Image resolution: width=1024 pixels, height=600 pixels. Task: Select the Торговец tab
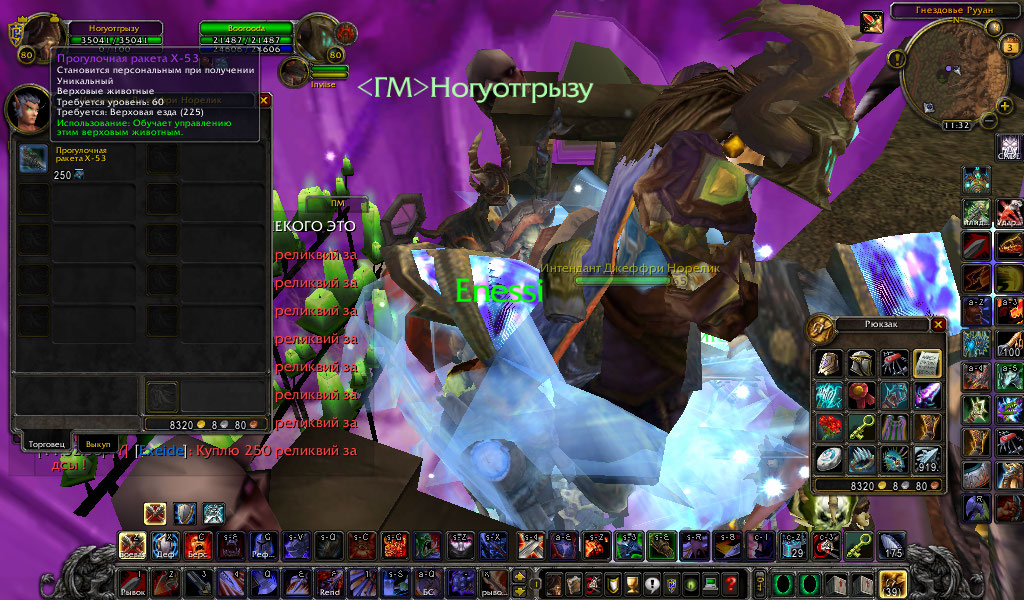tap(48, 442)
